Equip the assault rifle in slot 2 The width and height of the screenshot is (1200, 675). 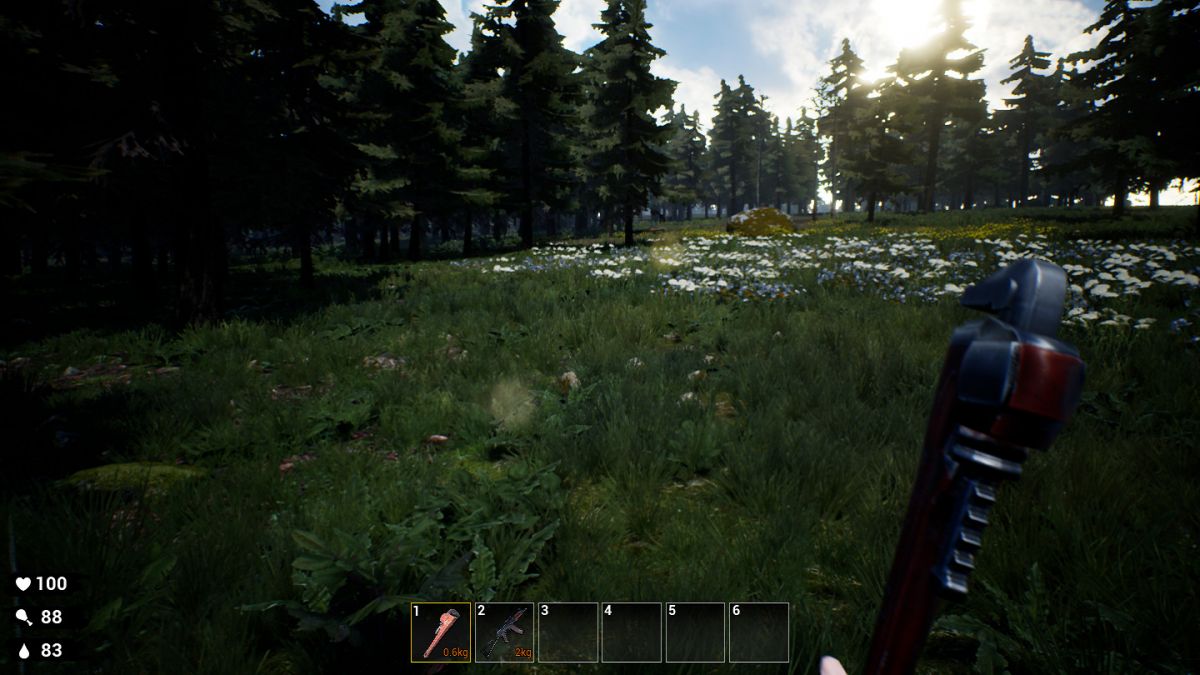pos(504,632)
